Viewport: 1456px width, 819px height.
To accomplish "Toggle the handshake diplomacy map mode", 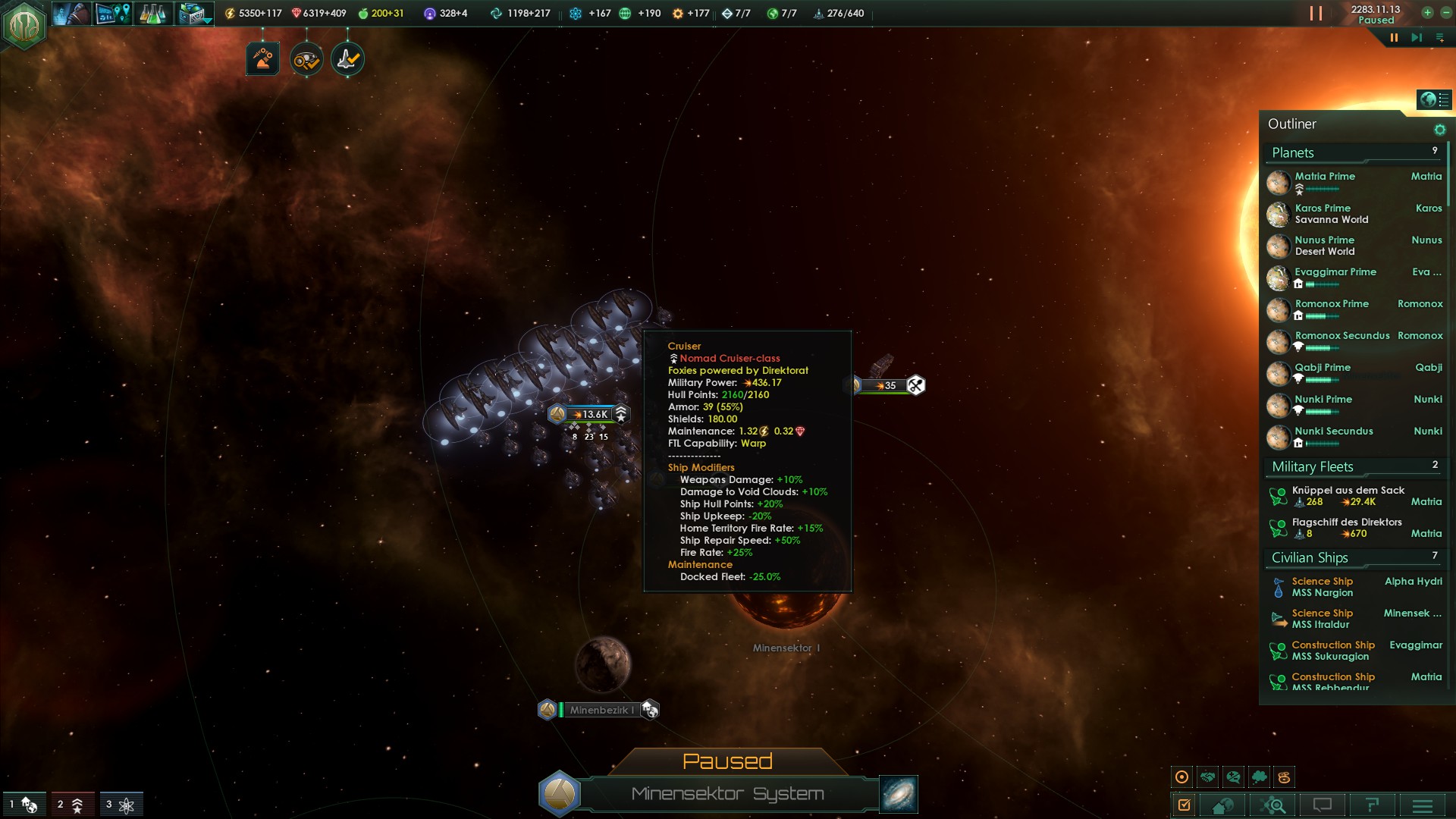I will 1207,777.
